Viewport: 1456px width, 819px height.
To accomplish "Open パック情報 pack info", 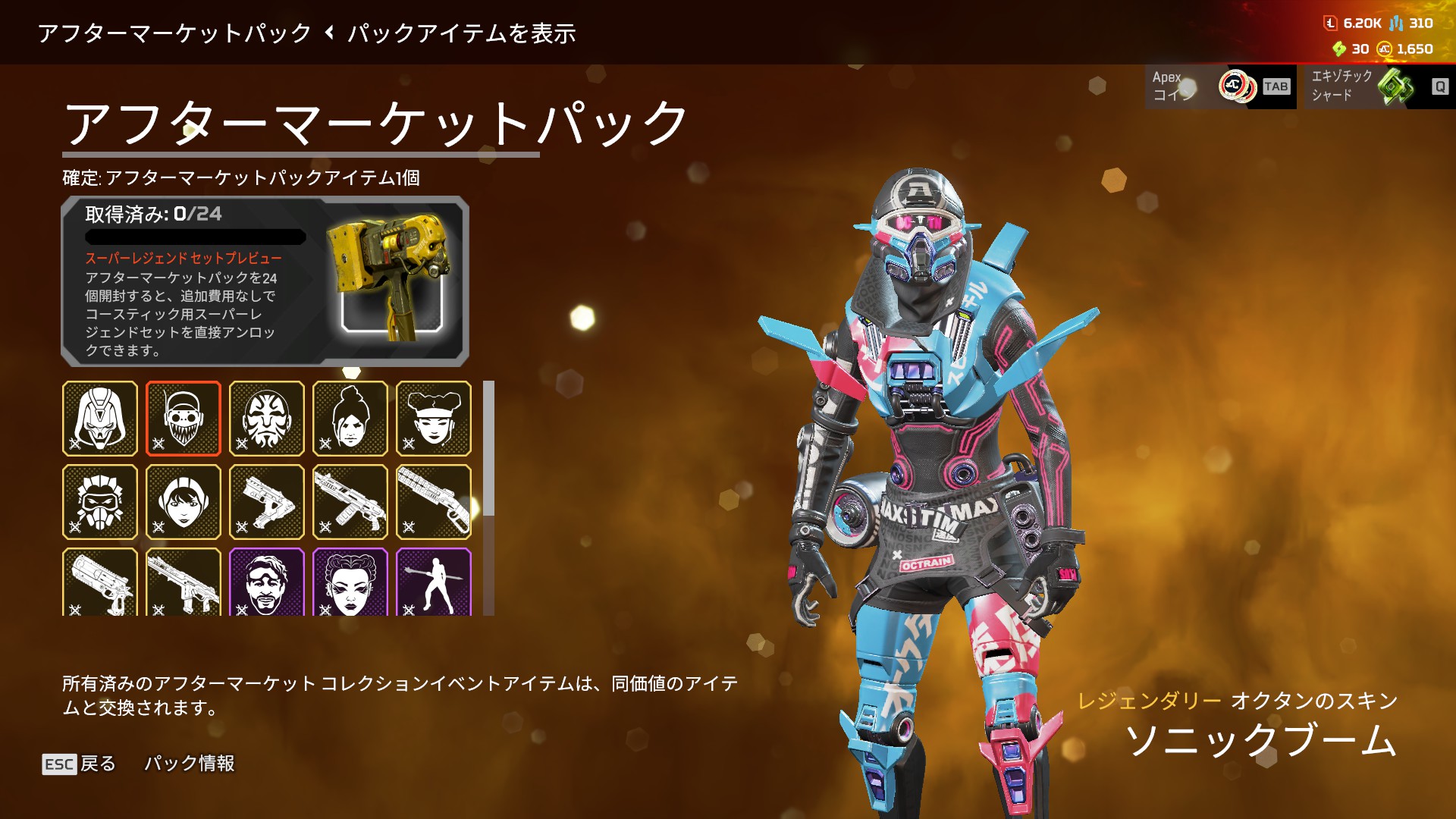I will pyautogui.click(x=190, y=764).
